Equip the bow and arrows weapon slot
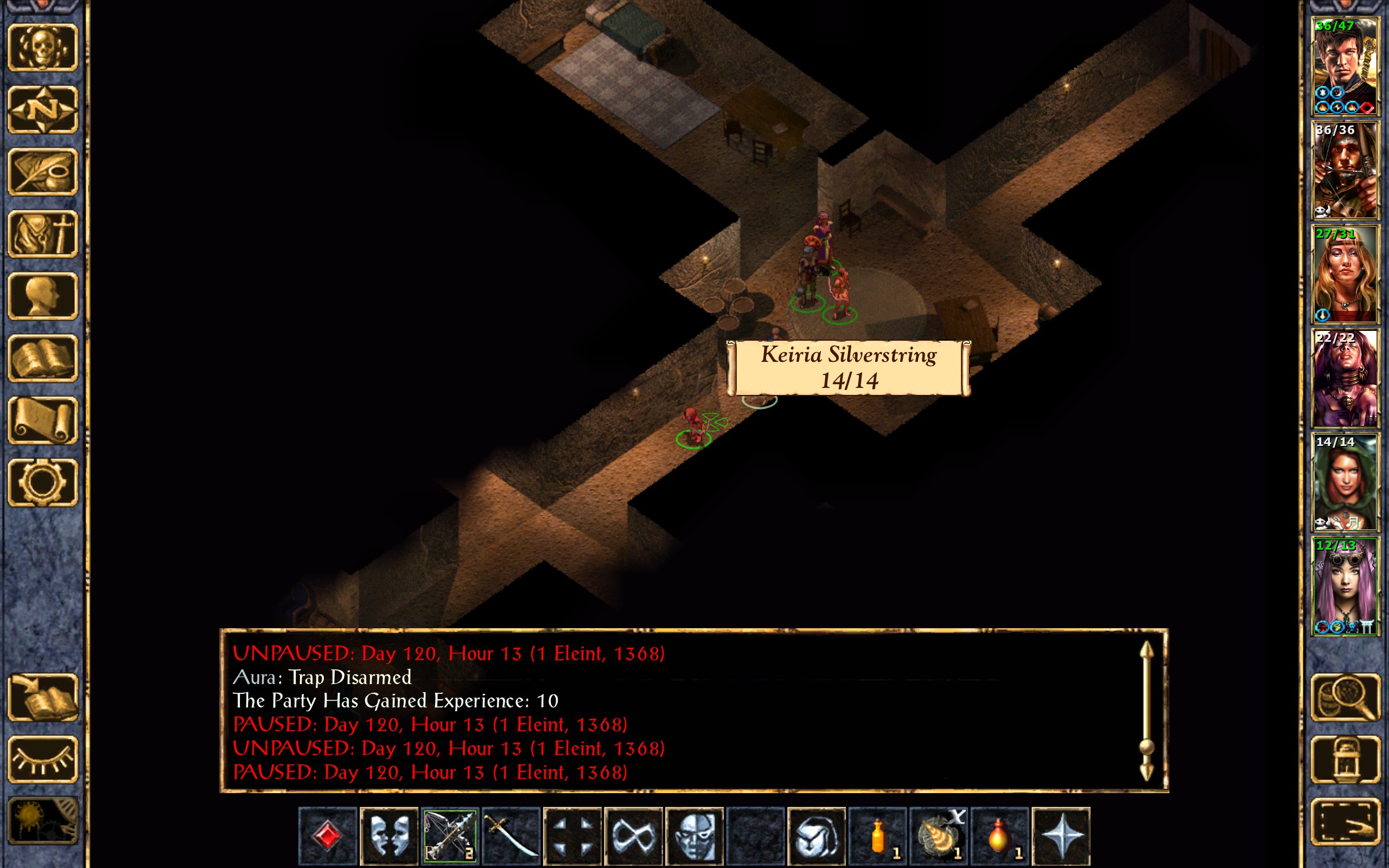Screen dimensions: 1389x868 (x=450, y=836)
